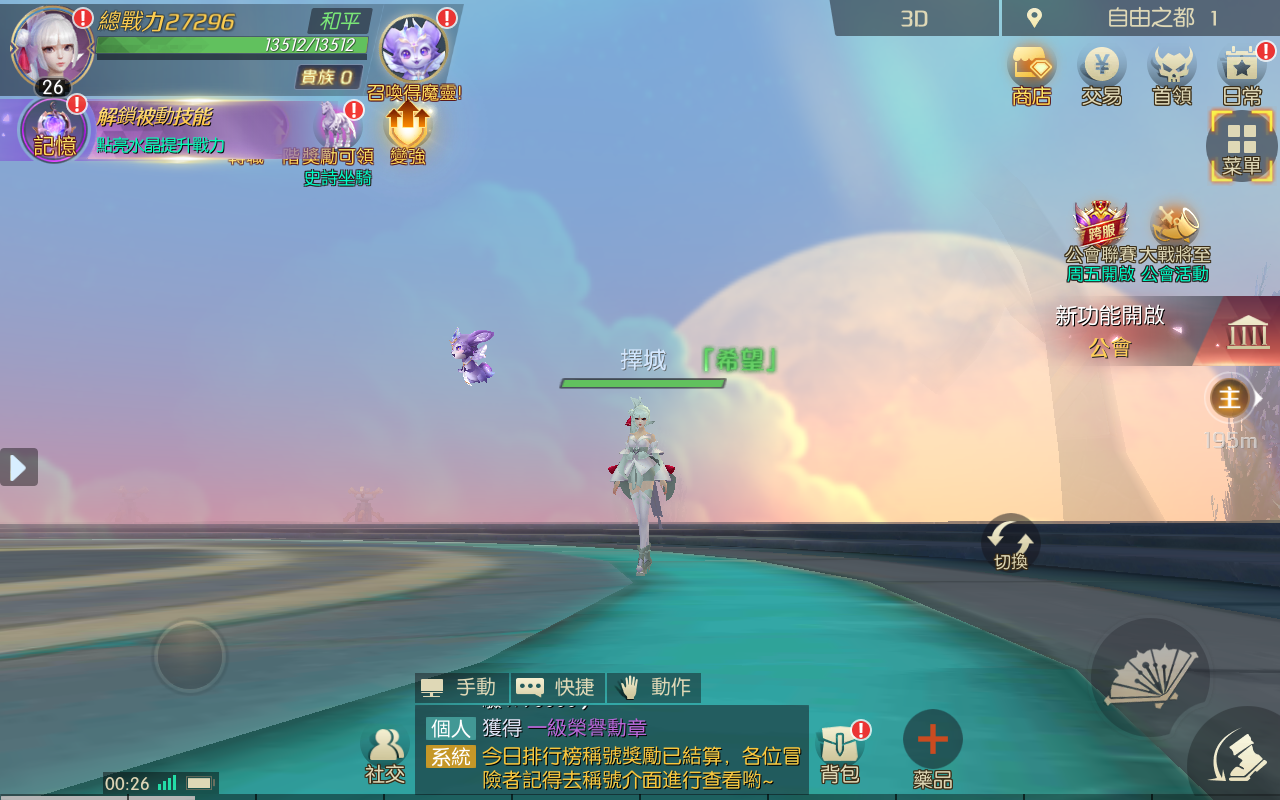The image size is (1280, 800).
Task: Tap the 變強 strengthen arrow icon
Action: click(x=406, y=125)
